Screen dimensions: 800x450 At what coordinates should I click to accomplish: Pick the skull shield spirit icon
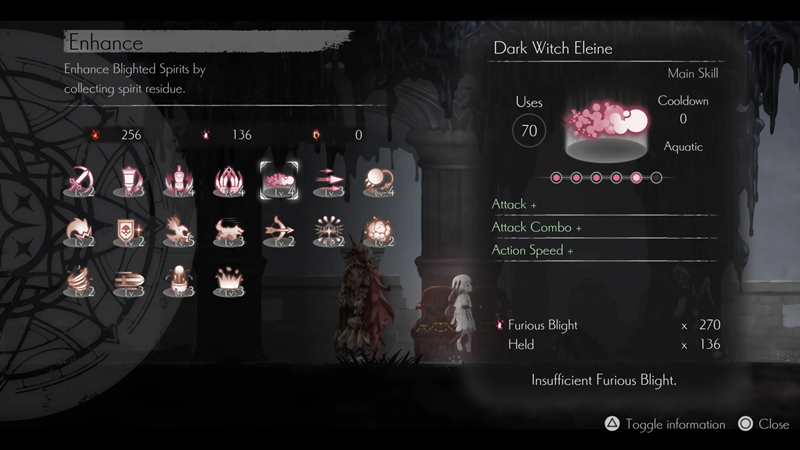tap(129, 232)
